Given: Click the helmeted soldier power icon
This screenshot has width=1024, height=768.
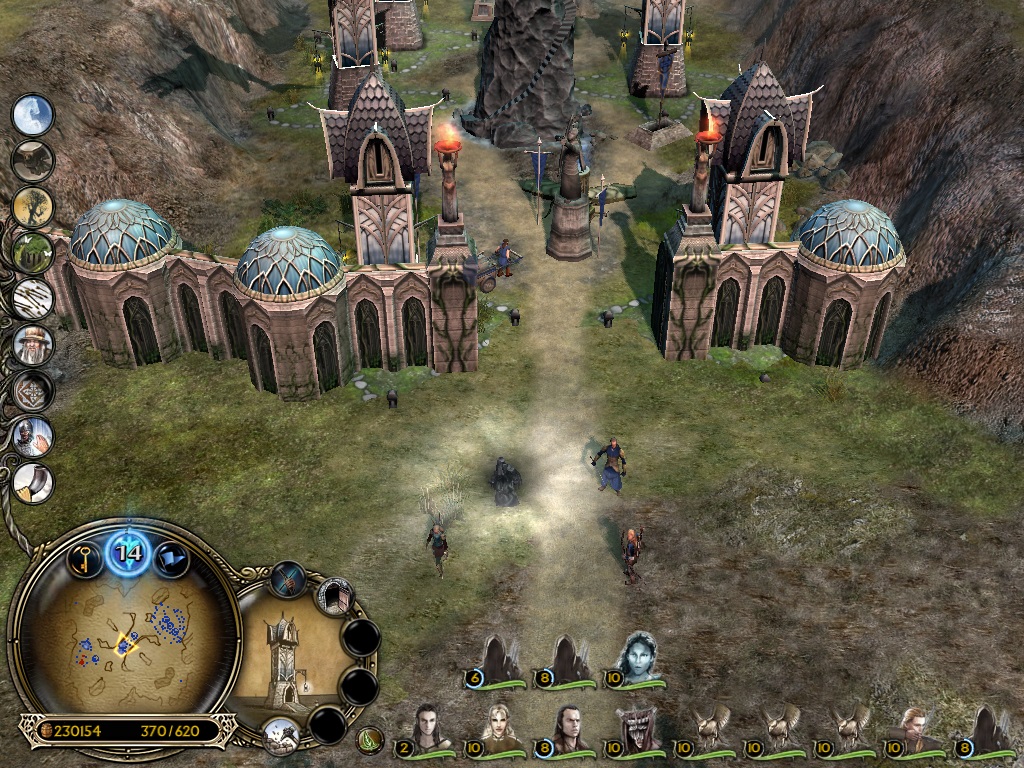Looking at the screenshot, I should [x=32, y=437].
